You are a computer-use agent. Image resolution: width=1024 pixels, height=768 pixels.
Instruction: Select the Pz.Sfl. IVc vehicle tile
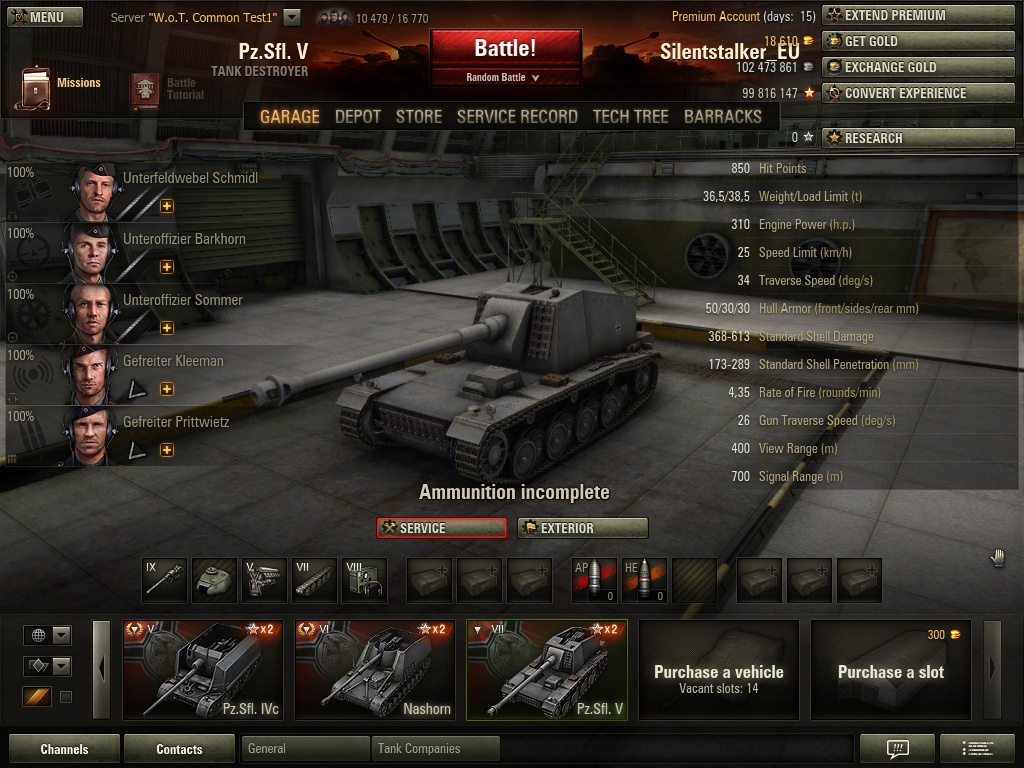click(x=202, y=669)
